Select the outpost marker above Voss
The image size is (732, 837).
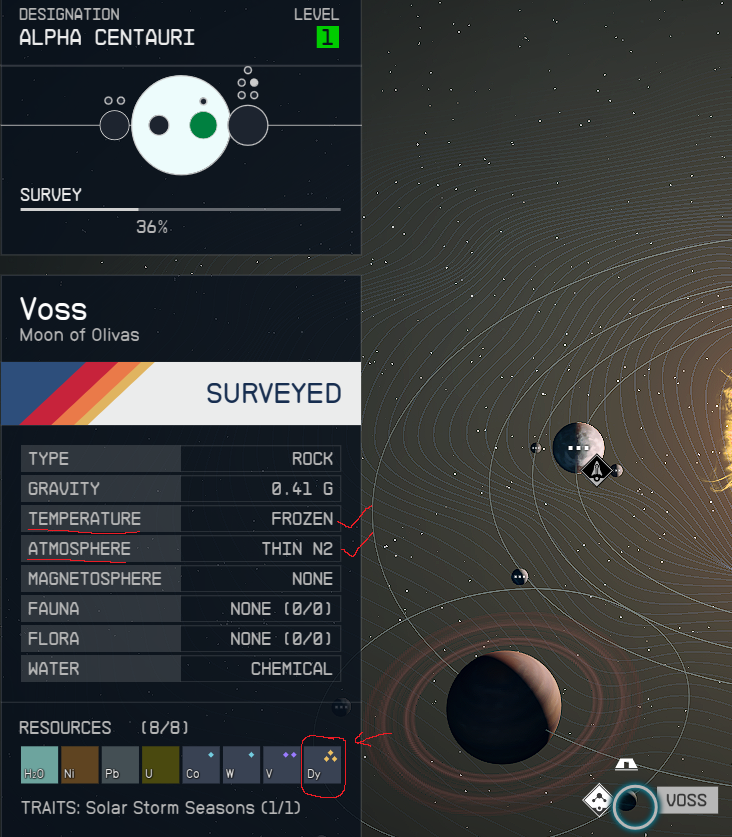626,764
